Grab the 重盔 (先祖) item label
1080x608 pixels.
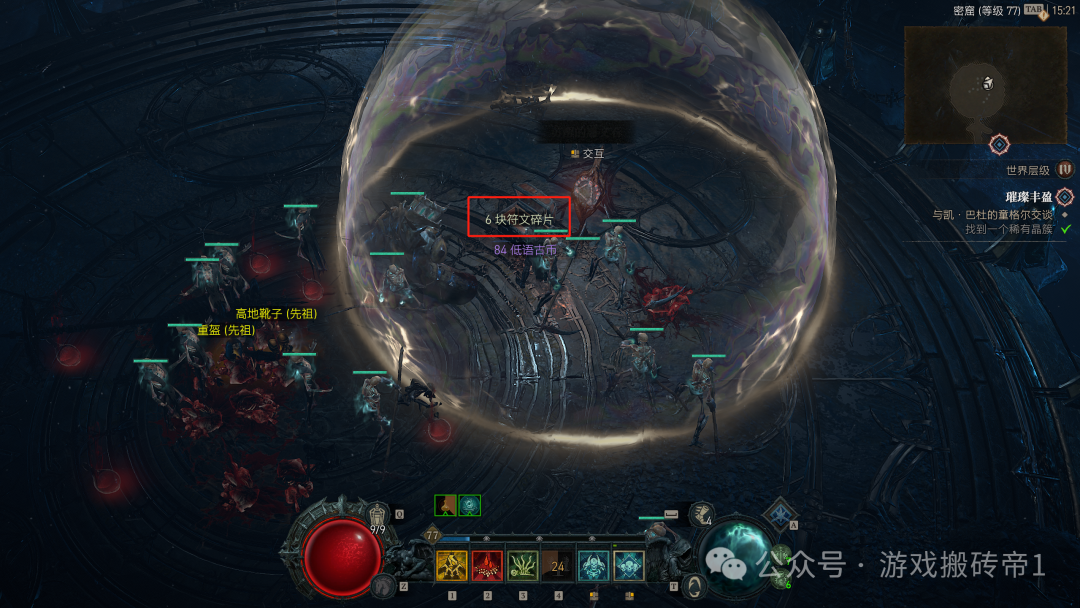225,330
